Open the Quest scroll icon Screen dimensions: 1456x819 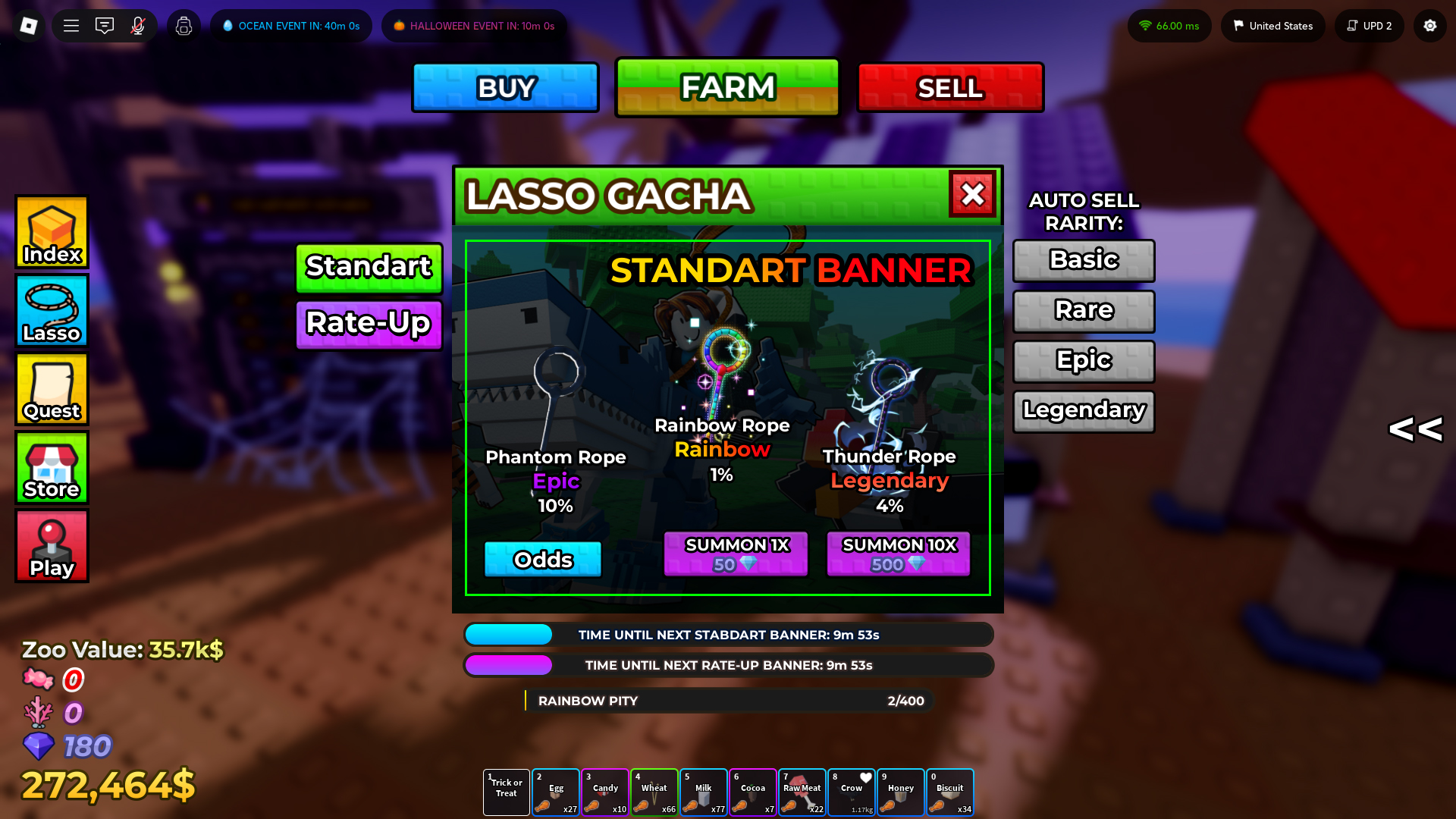pyautogui.click(x=51, y=389)
